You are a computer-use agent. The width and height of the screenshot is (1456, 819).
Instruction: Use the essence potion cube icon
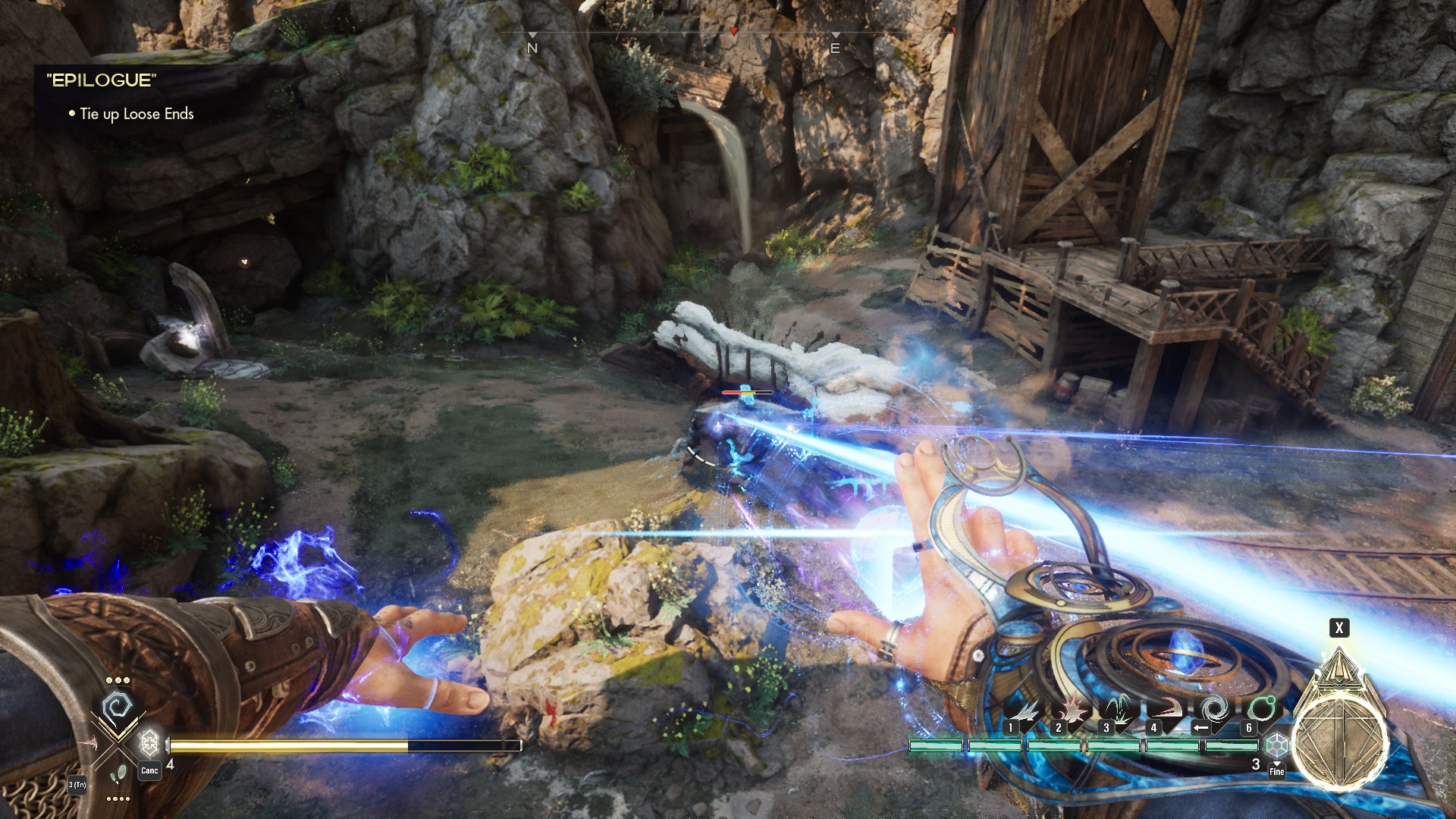point(1277,743)
